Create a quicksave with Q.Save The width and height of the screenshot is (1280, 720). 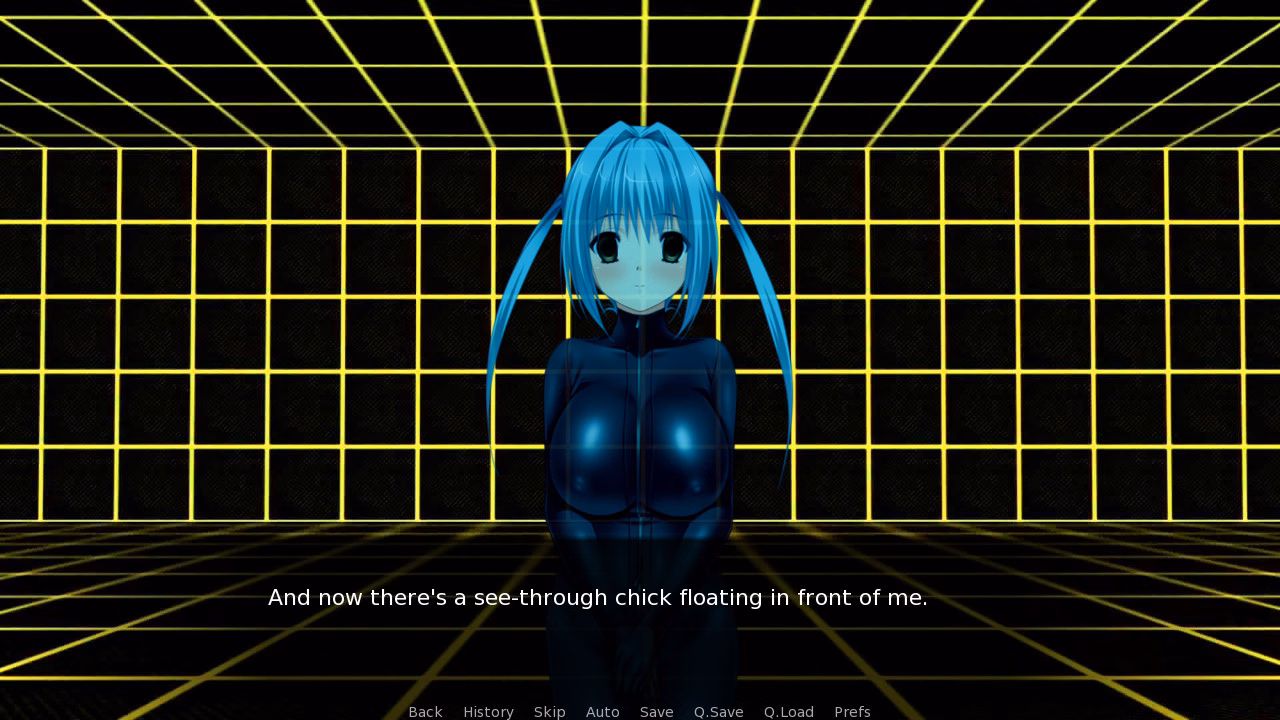pyautogui.click(x=718, y=712)
